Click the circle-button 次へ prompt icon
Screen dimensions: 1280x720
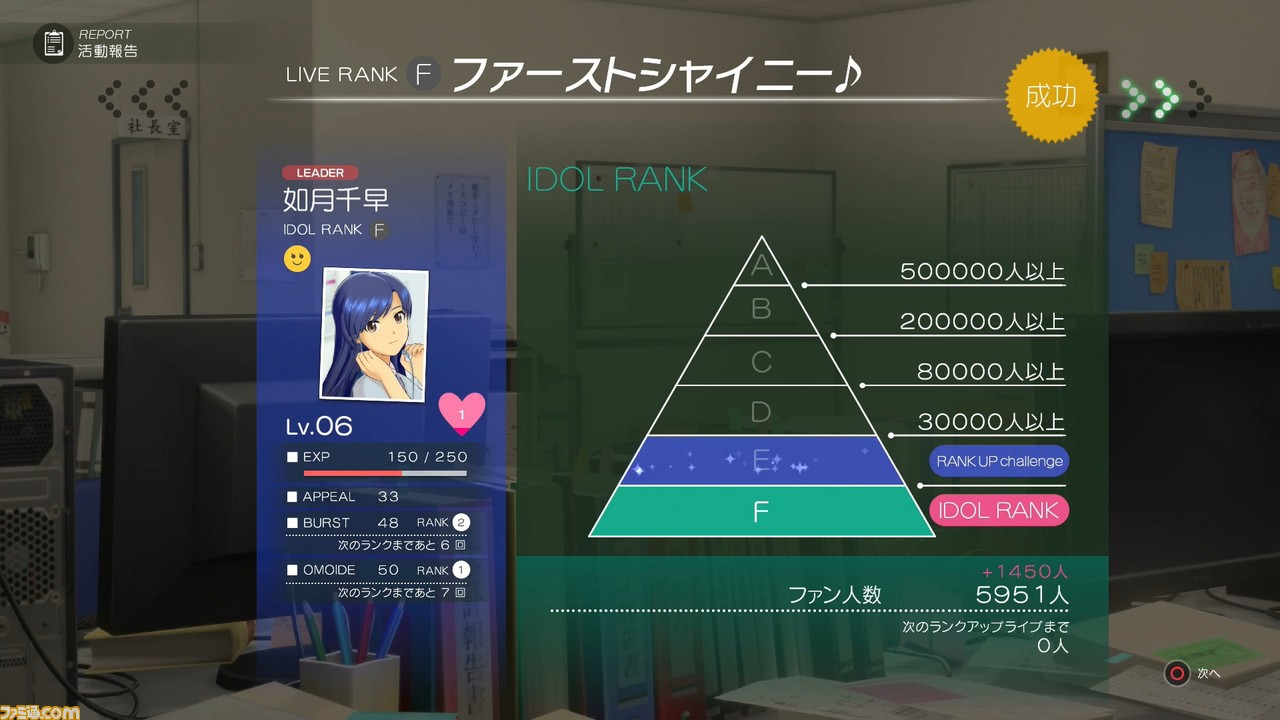pos(1176,674)
